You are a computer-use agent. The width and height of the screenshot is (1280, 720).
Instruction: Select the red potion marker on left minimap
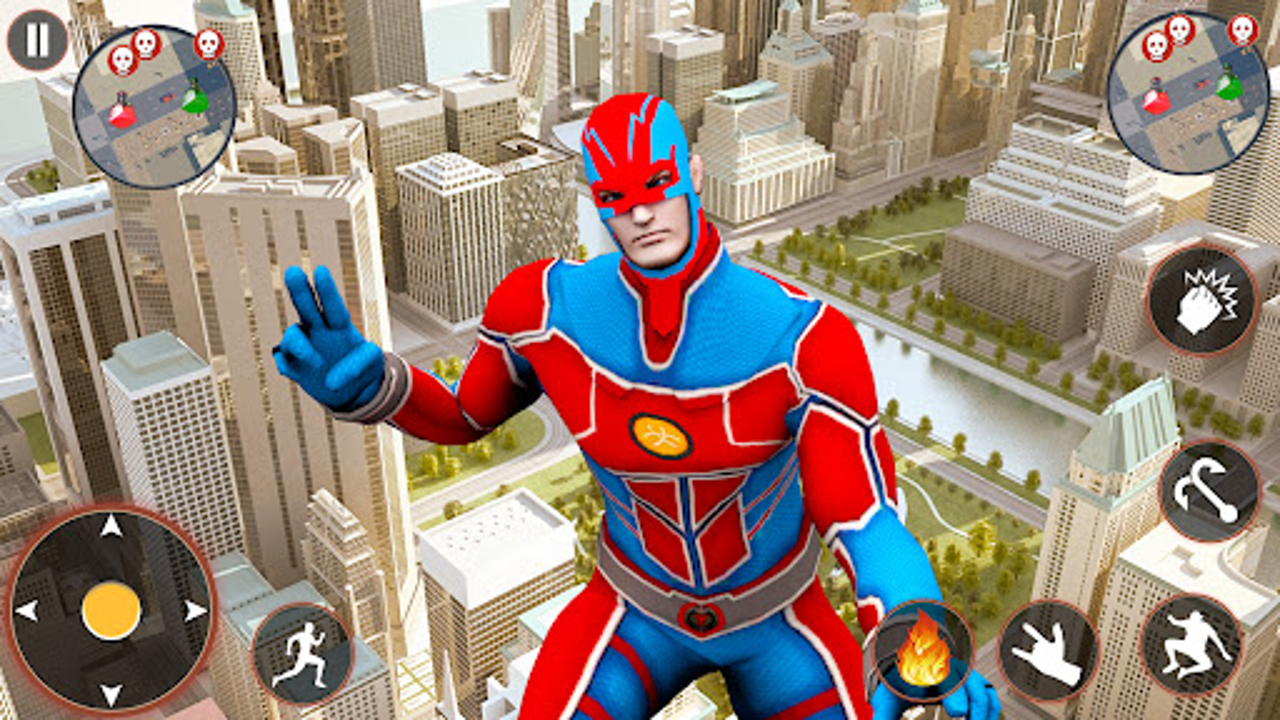point(120,113)
